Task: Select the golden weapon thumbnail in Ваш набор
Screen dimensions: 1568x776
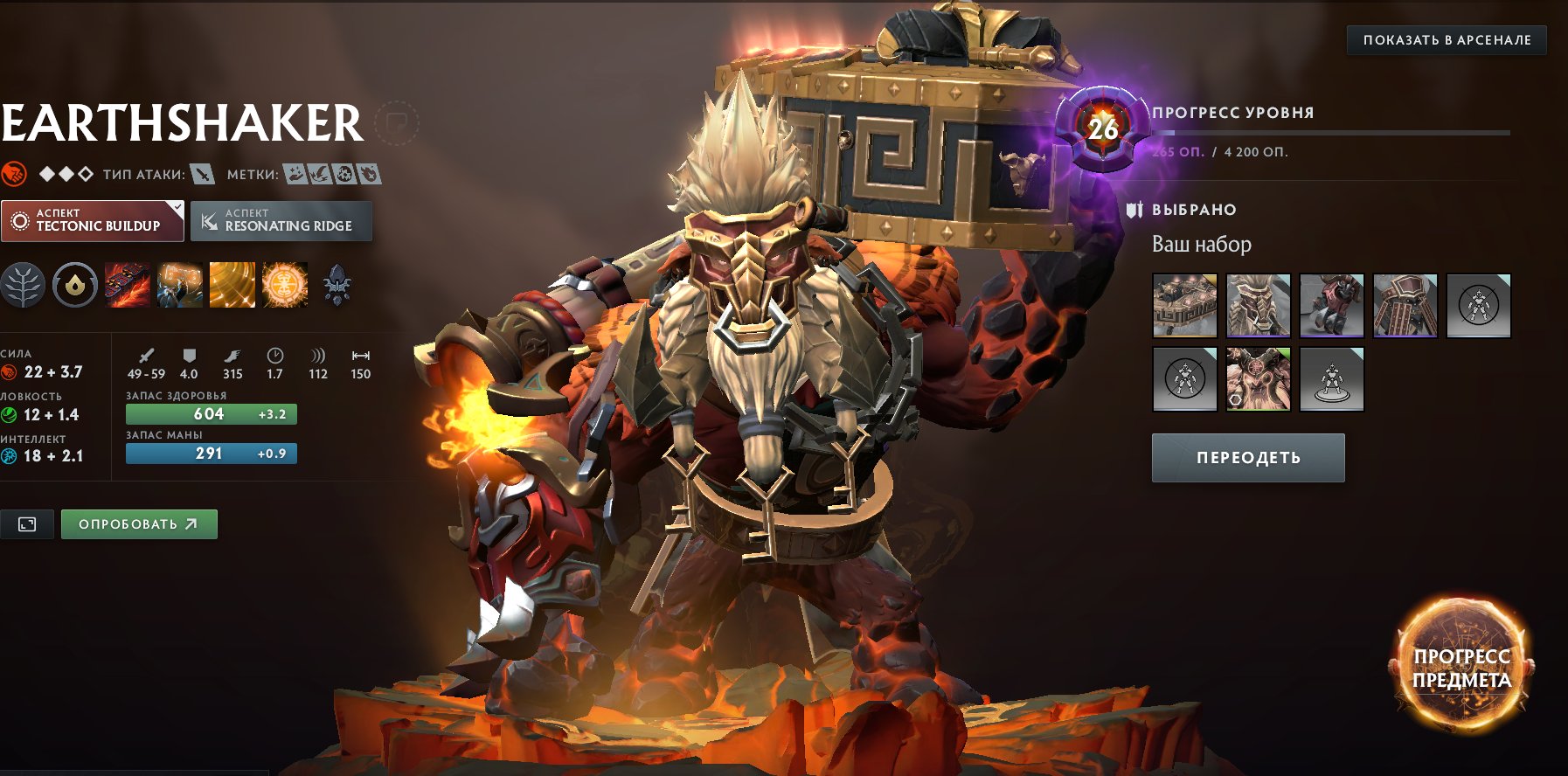Action: (1185, 306)
